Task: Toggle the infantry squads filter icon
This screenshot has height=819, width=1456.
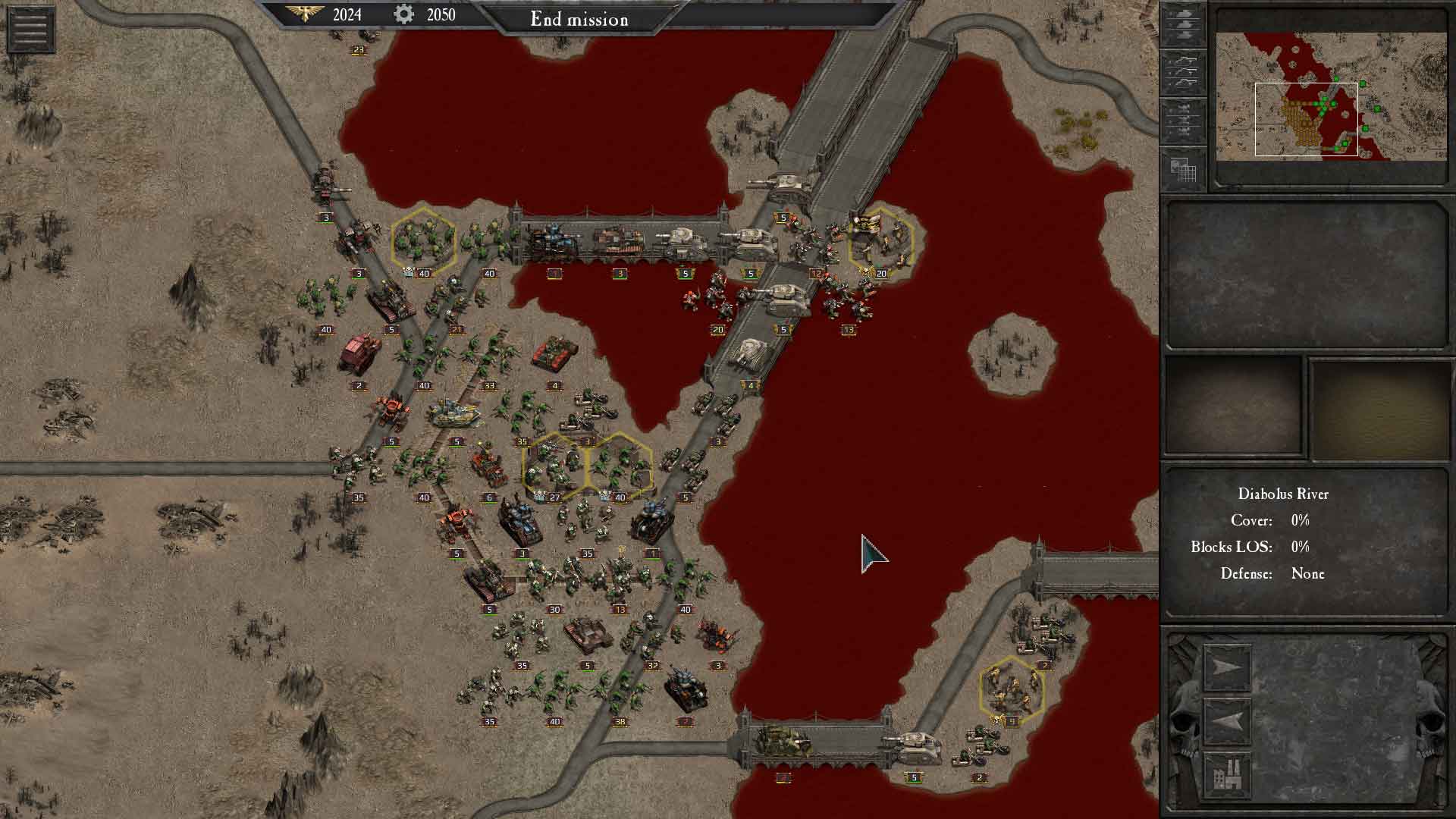Action: pos(1183,120)
